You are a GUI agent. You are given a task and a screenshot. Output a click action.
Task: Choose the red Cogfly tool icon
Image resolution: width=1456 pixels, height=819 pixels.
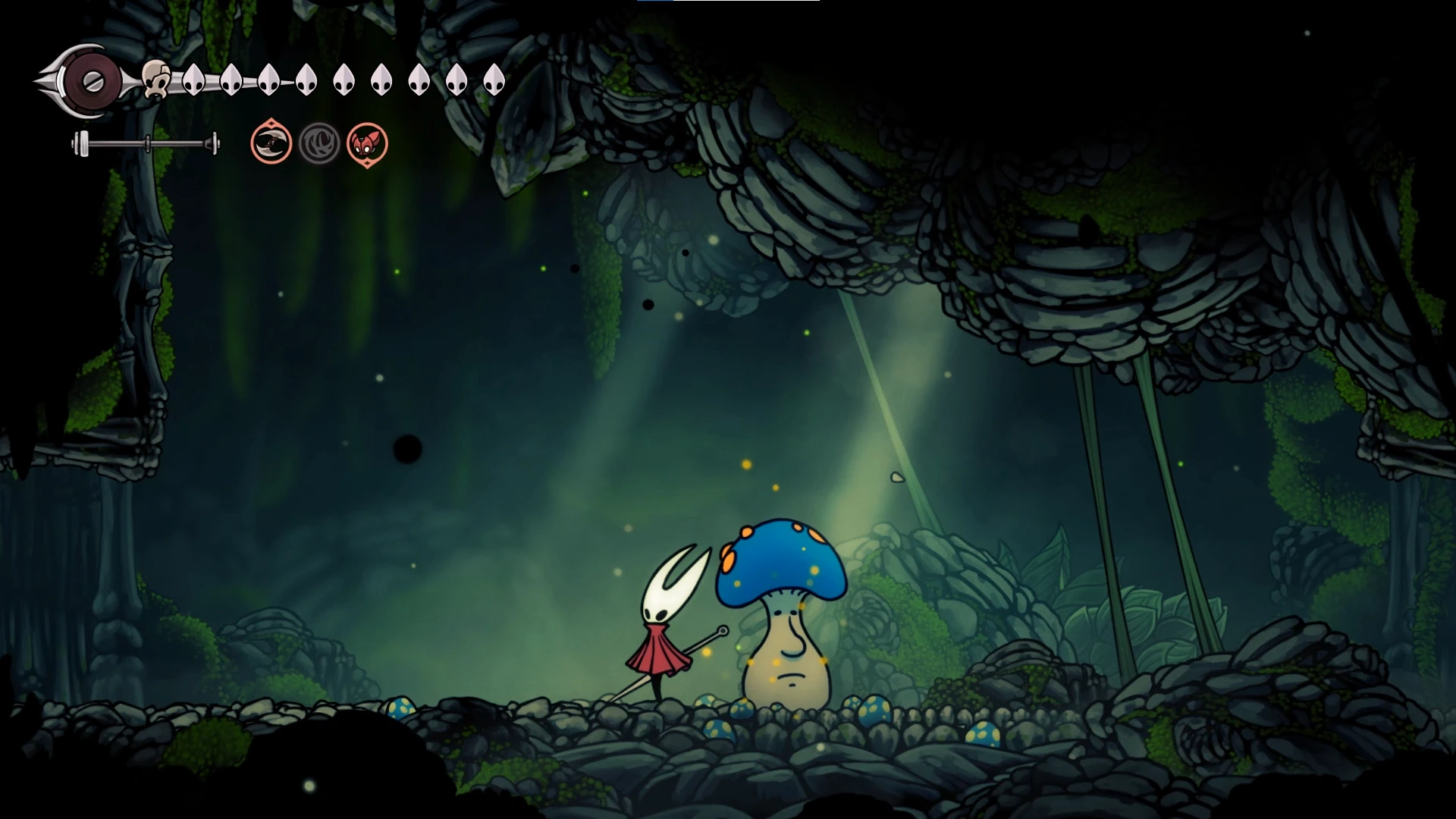[x=367, y=143]
